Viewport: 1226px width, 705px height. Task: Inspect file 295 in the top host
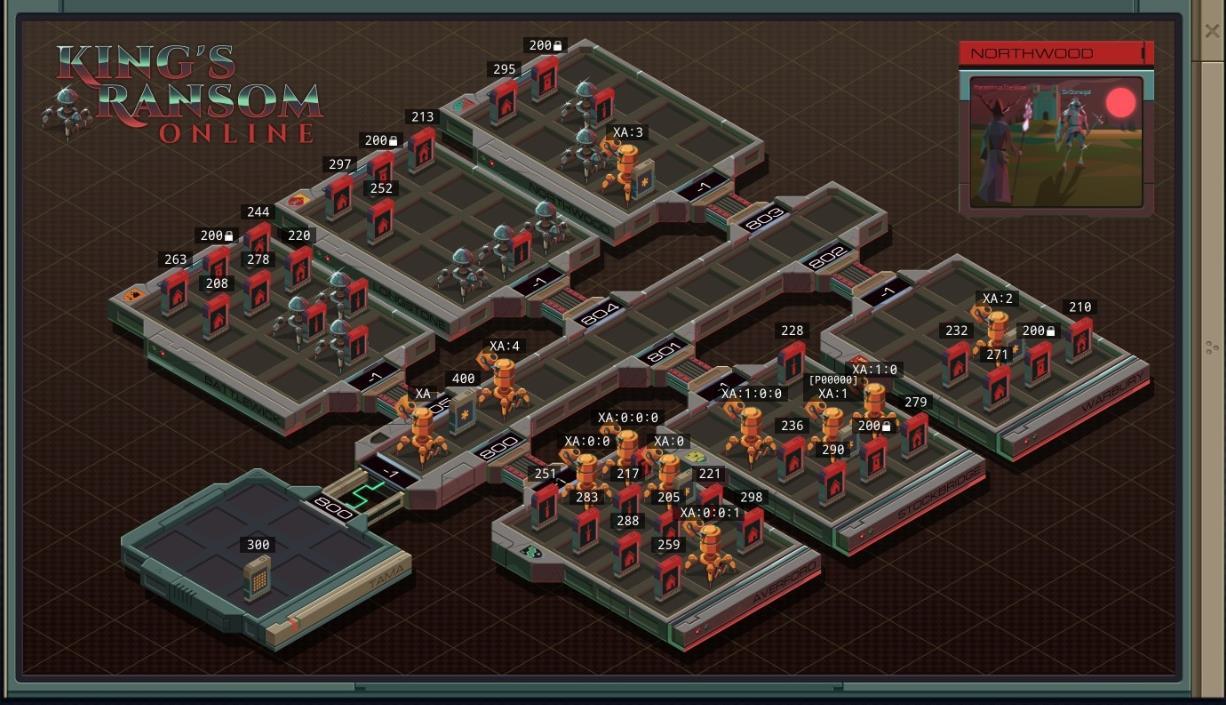coord(504,101)
